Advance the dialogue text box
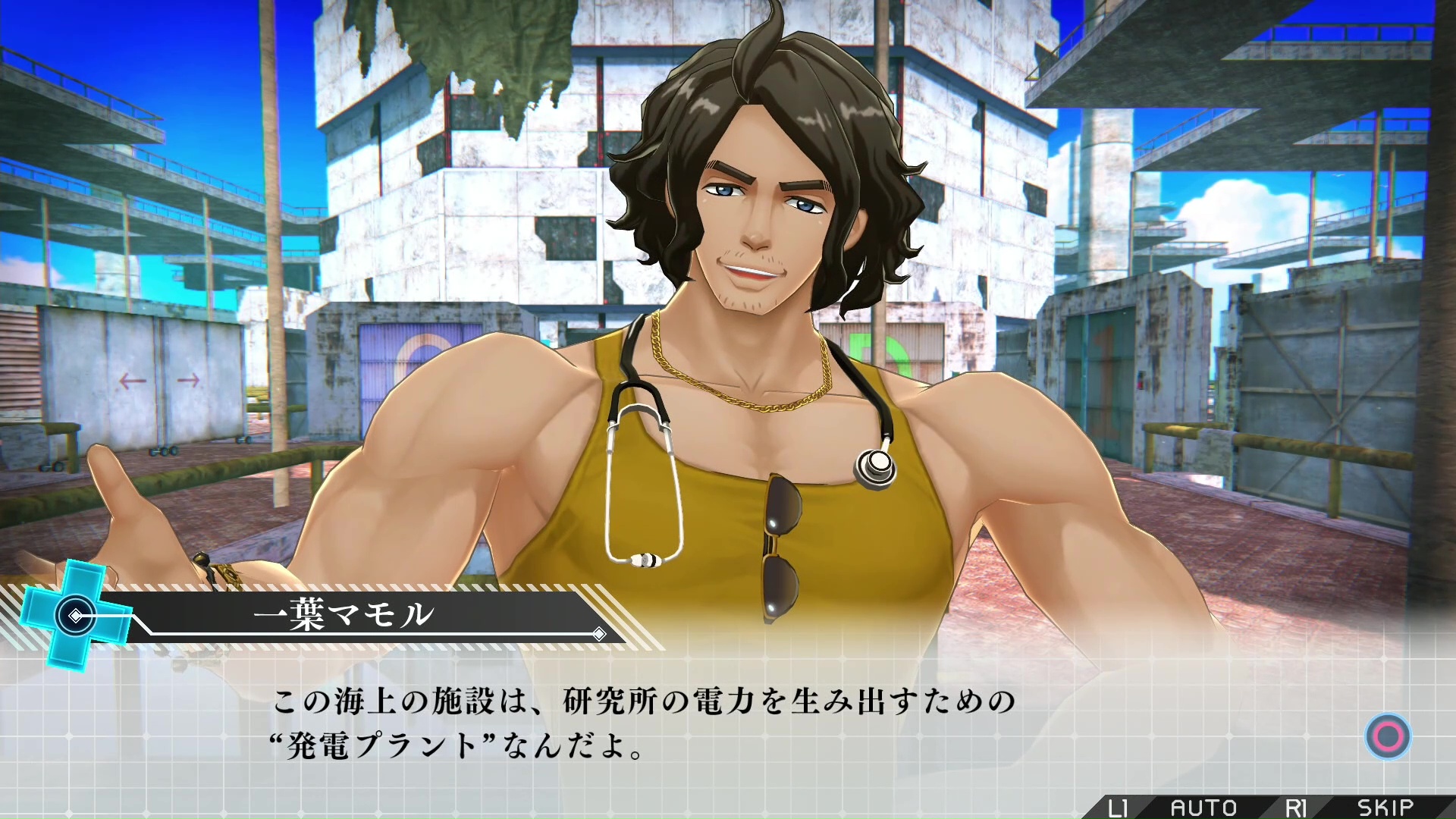The height and width of the screenshot is (819, 1456). (1388, 736)
